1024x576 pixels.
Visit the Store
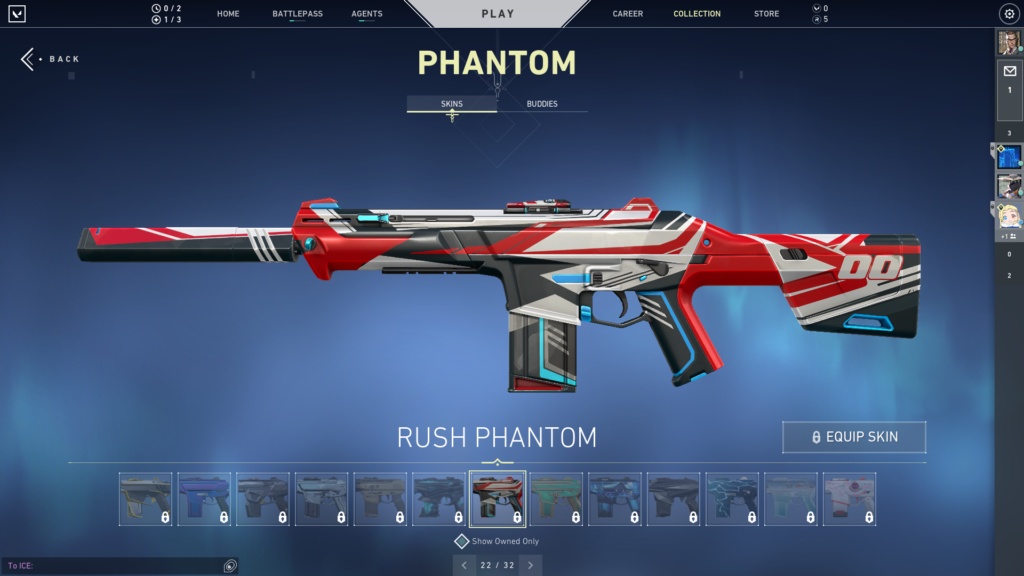pyautogui.click(x=767, y=14)
